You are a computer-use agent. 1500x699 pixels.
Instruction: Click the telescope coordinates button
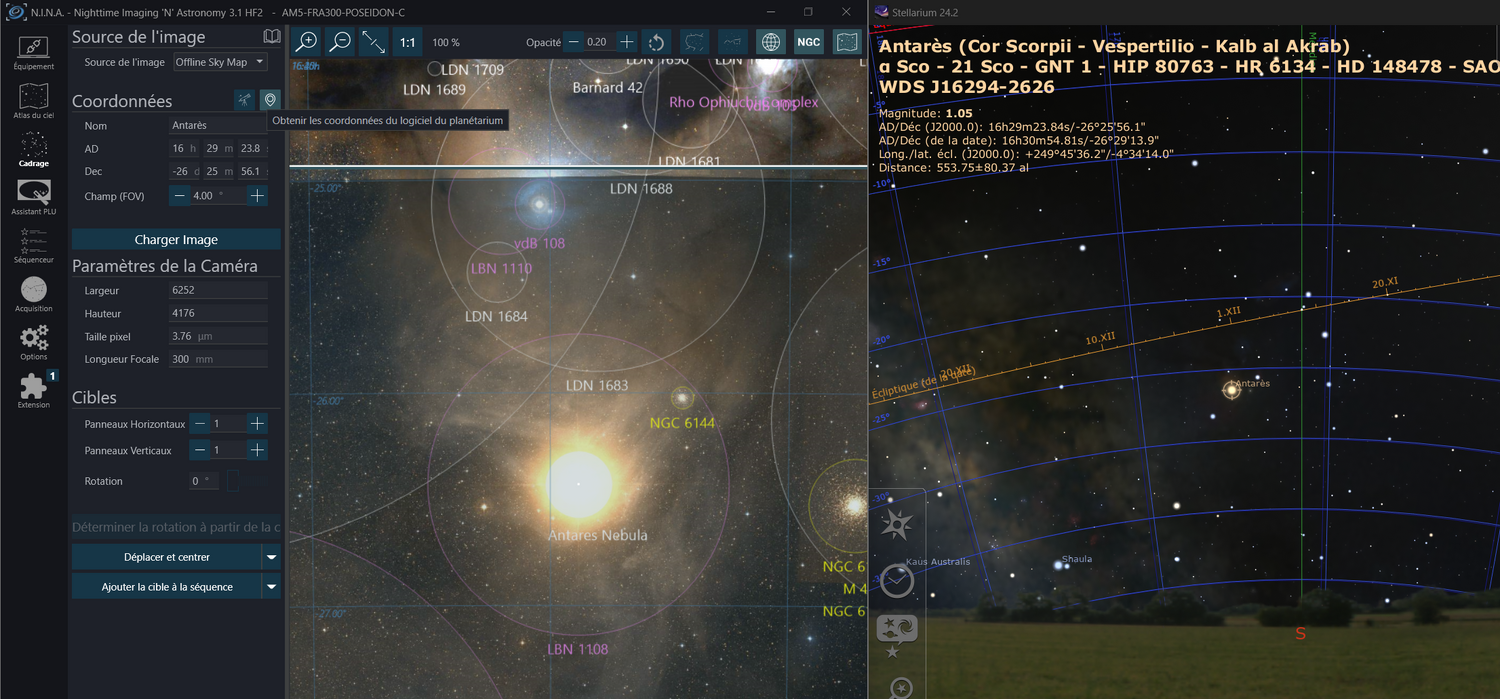(244, 100)
